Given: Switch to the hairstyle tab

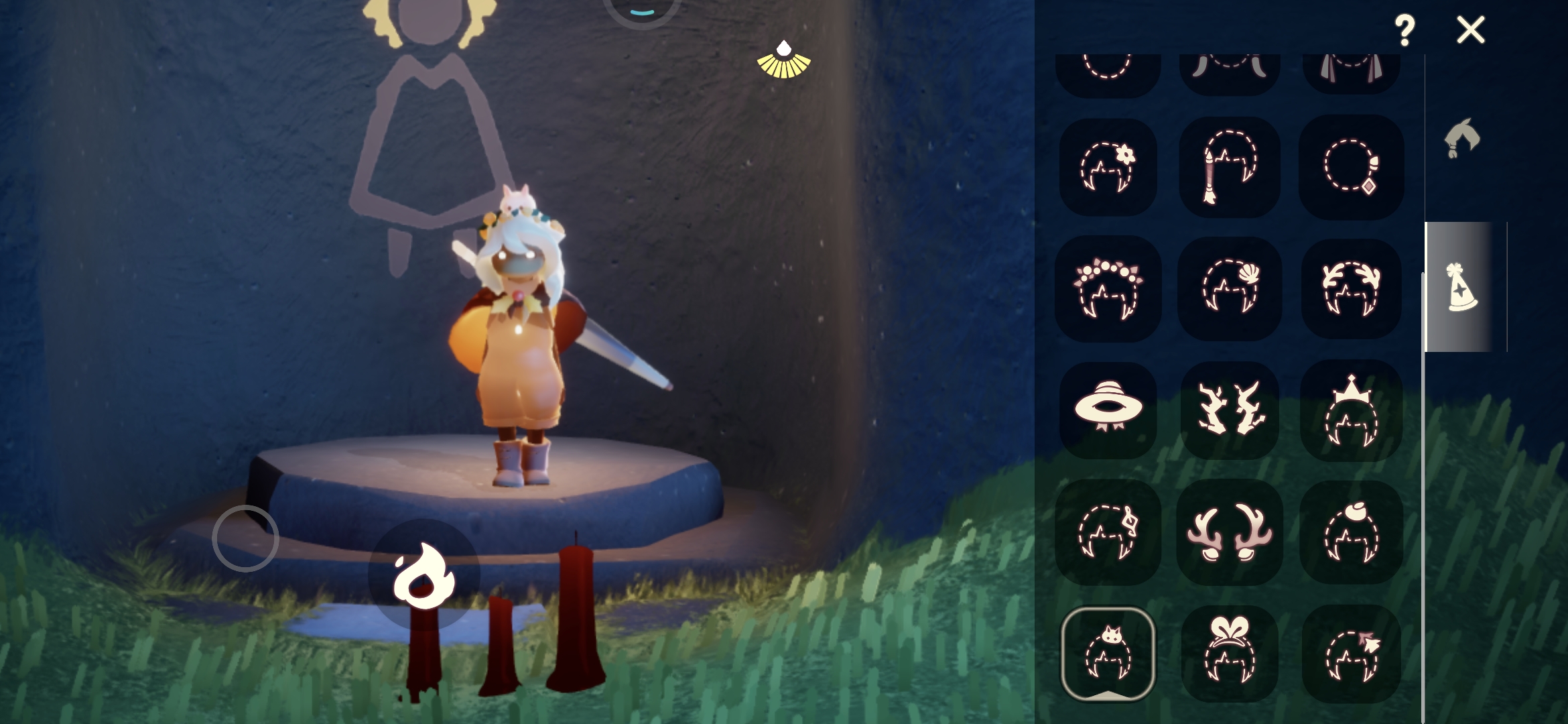Looking at the screenshot, I should pyautogui.click(x=1461, y=139).
